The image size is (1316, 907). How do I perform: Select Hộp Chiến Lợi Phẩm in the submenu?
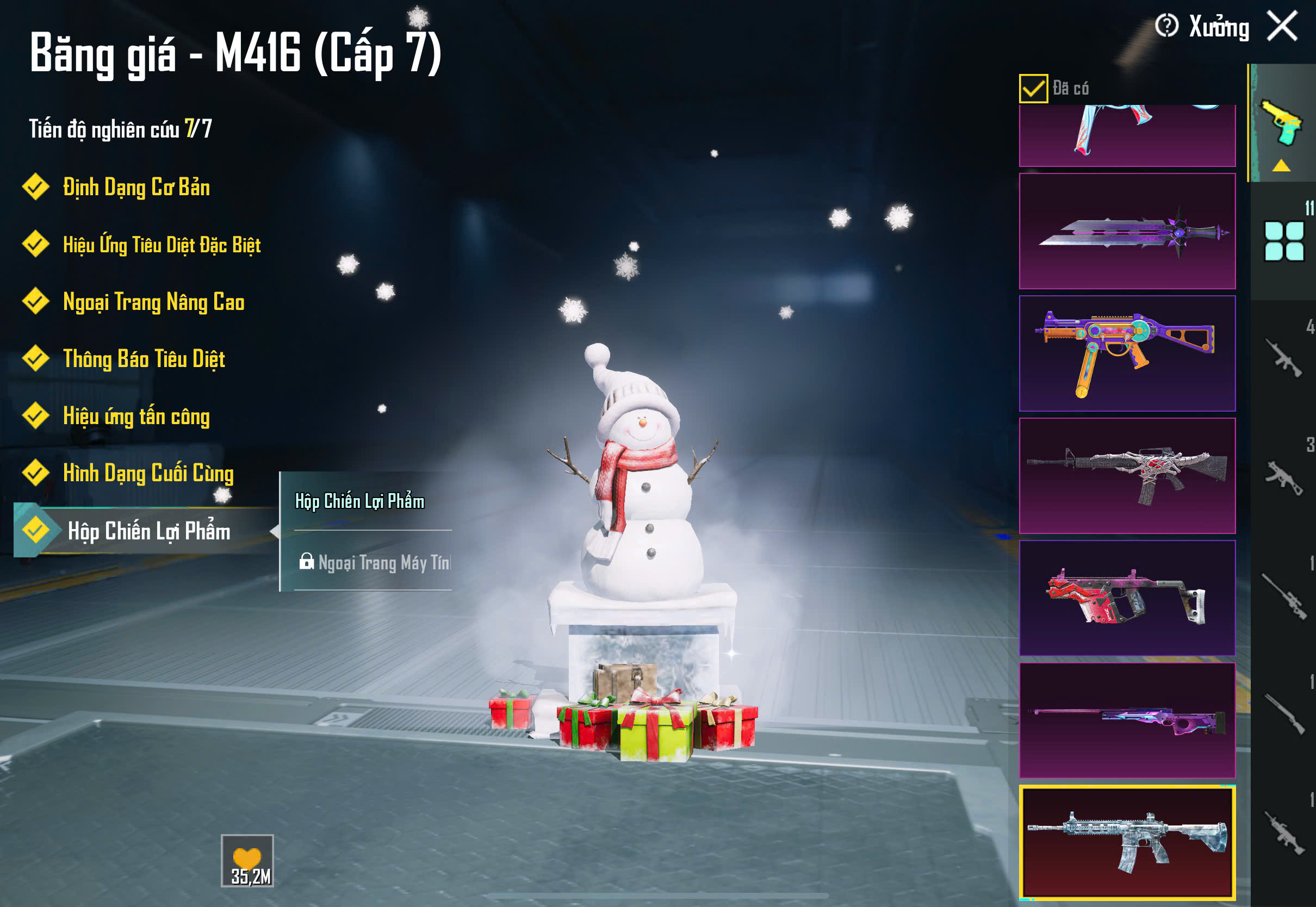pyautogui.click(x=359, y=501)
